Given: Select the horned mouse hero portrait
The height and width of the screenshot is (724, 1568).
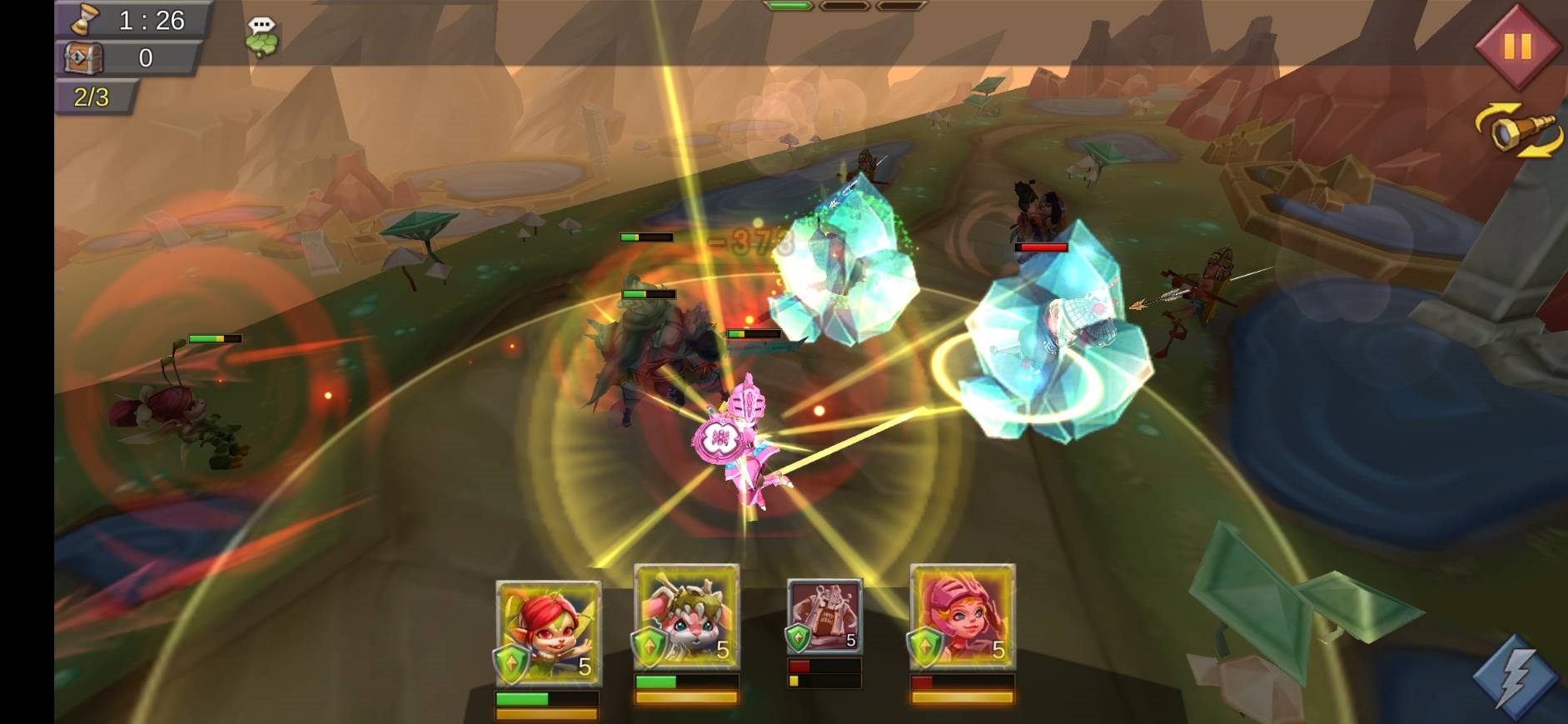Looking at the screenshot, I should click(686, 617).
